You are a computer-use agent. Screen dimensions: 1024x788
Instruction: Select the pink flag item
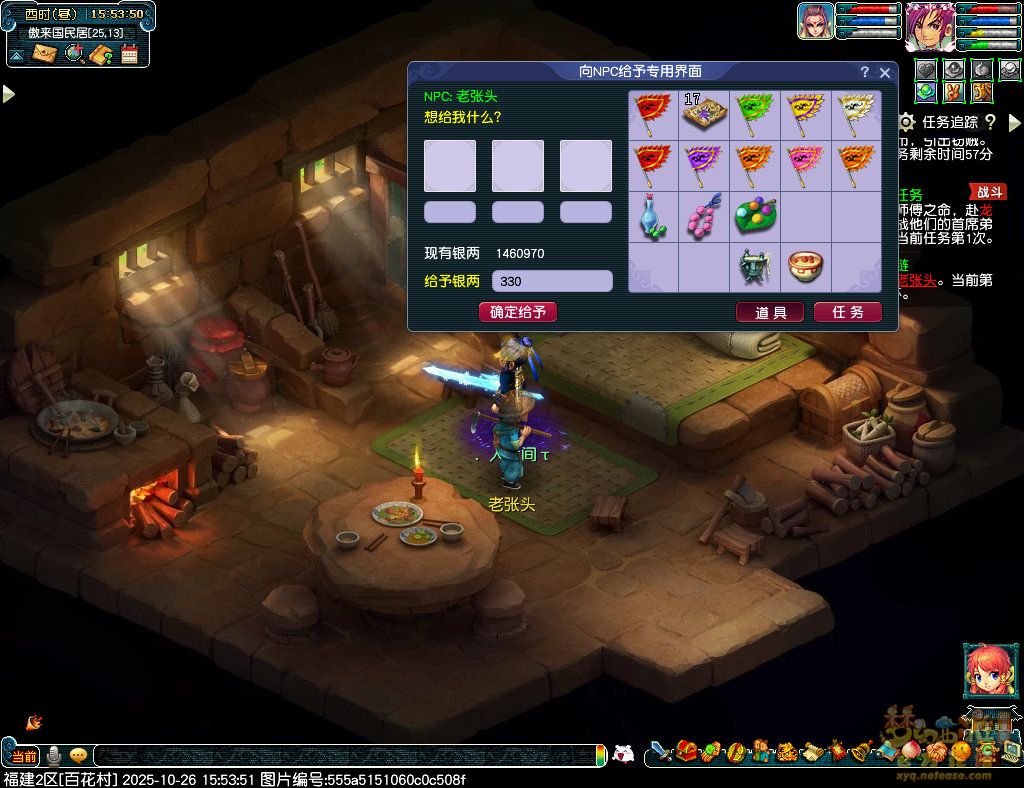coord(806,166)
